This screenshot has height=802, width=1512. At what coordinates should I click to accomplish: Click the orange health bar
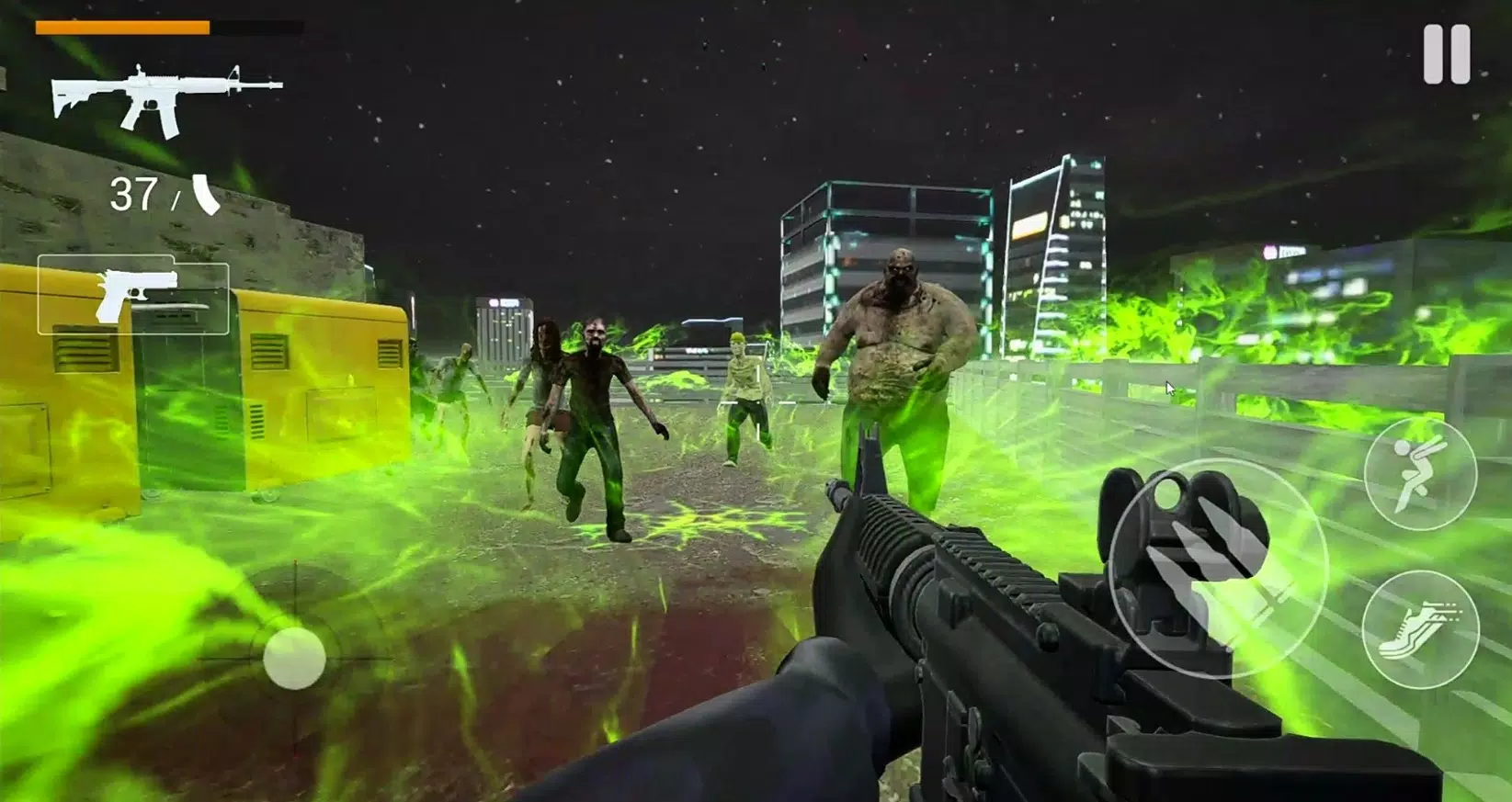(x=124, y=26)
